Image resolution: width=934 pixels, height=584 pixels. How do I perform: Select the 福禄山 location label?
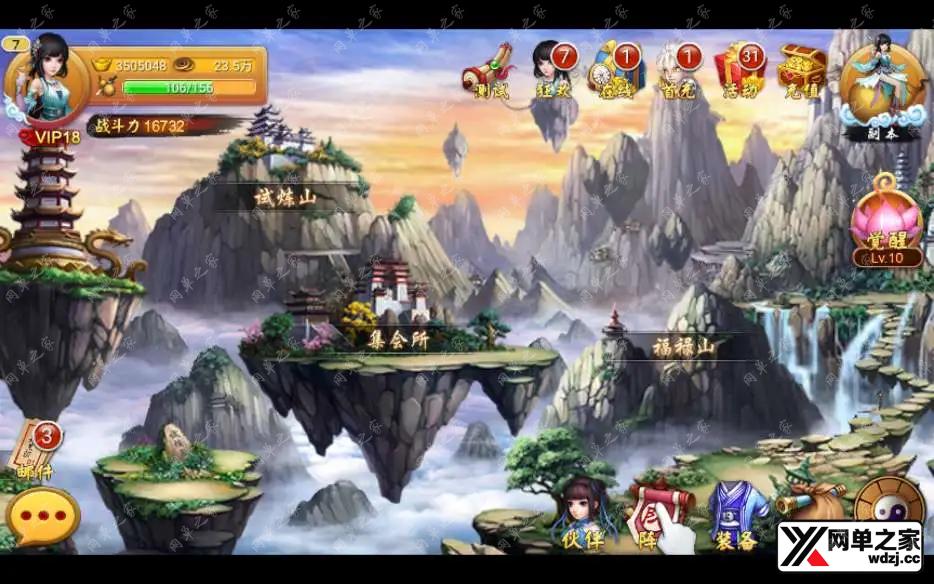(x=684, y=348)
